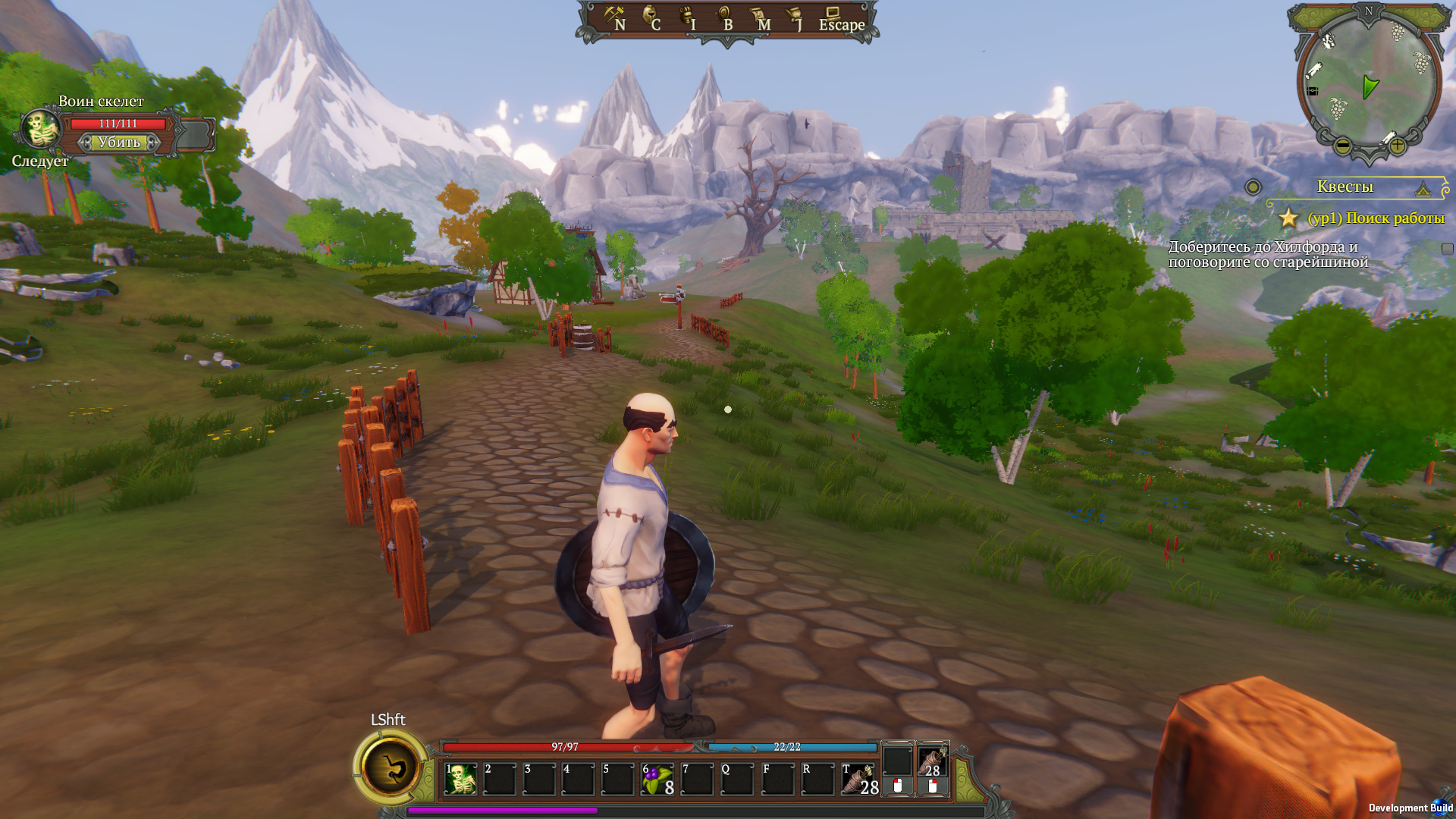Viewport: 1456px width, 819px height.
Task: Select the arrow quiver in slot T
Action: tap(858, 779)
